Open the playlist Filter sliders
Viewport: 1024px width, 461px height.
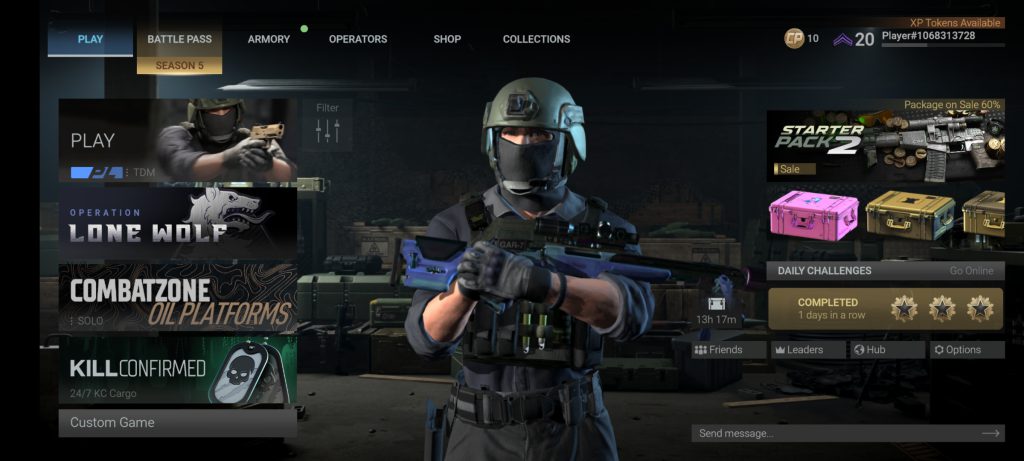[328, 125]
